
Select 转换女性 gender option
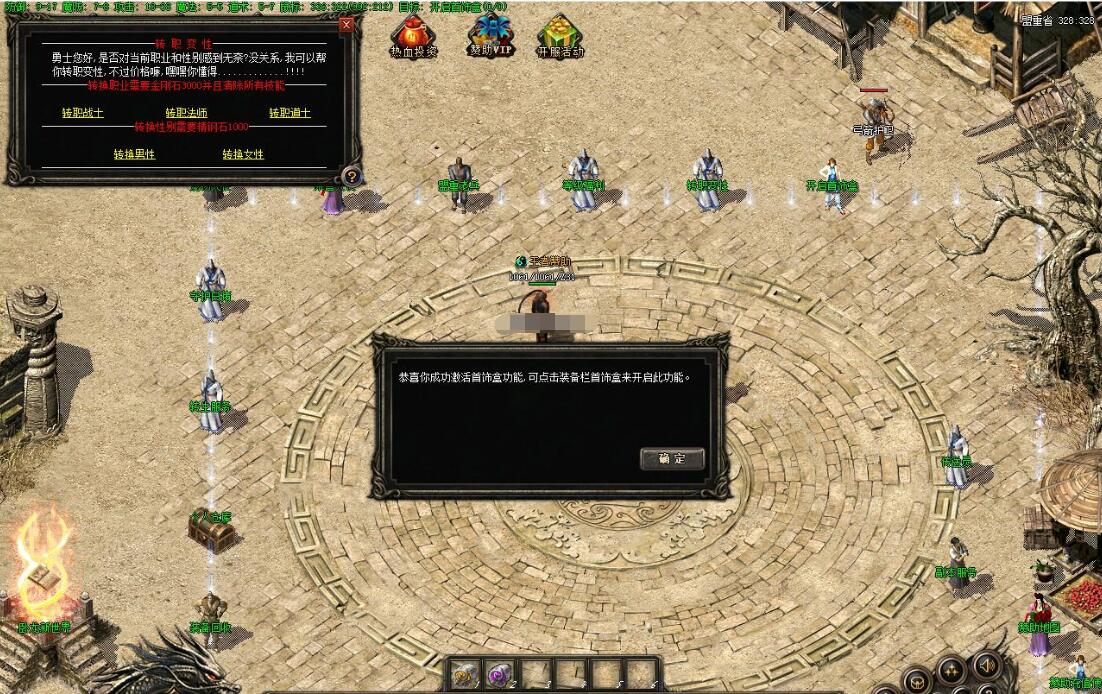243,155
